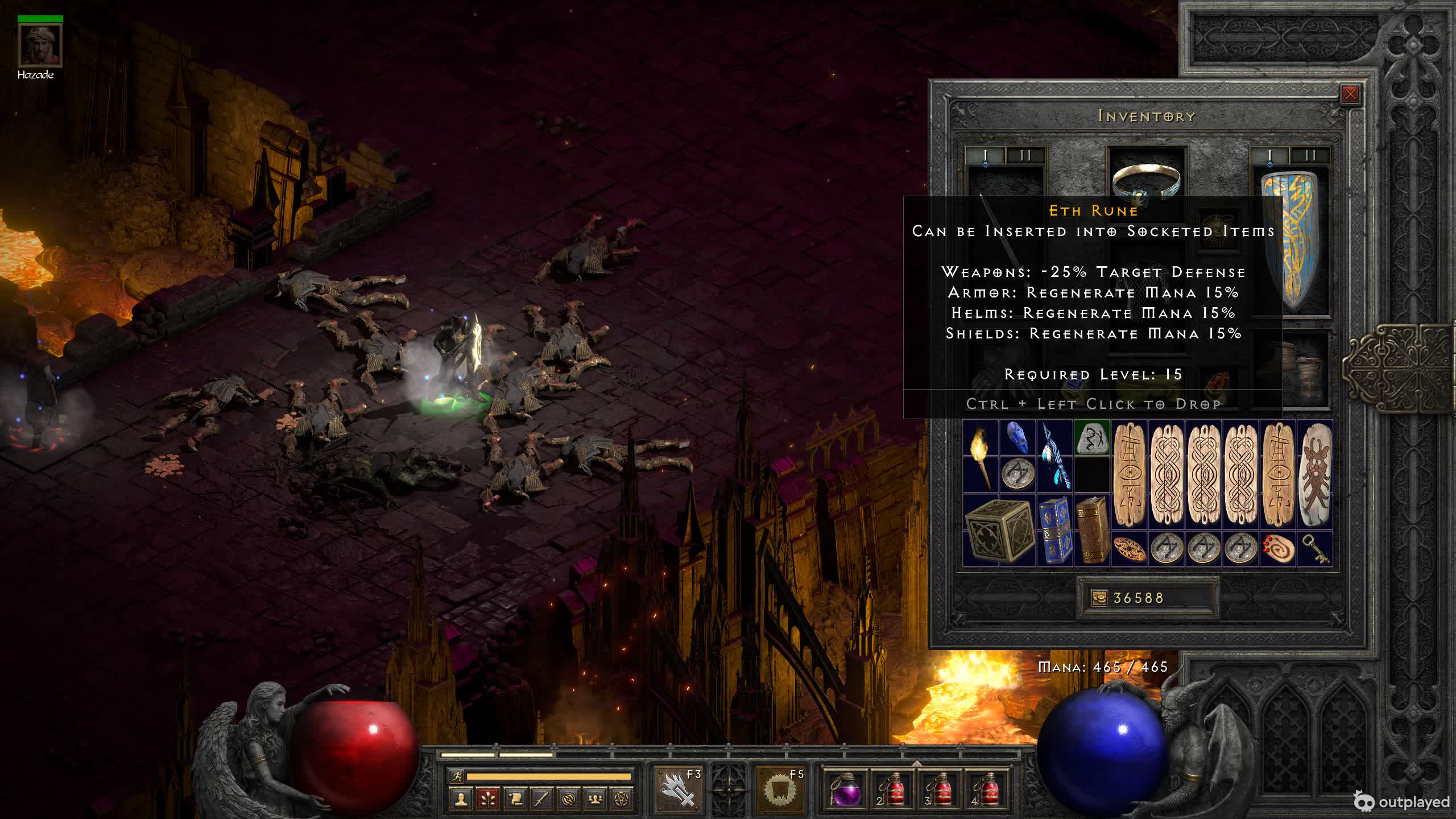Select the blue bound tome
The width and height of the screenshot is (1456, 819).
(1055, 531)
